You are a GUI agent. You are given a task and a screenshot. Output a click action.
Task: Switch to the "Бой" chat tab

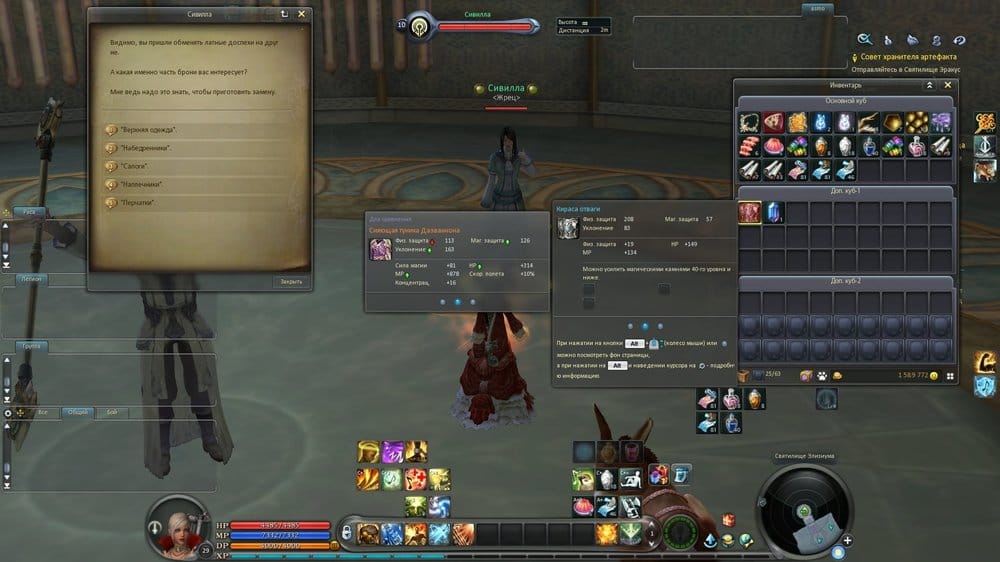click(111, 412)
